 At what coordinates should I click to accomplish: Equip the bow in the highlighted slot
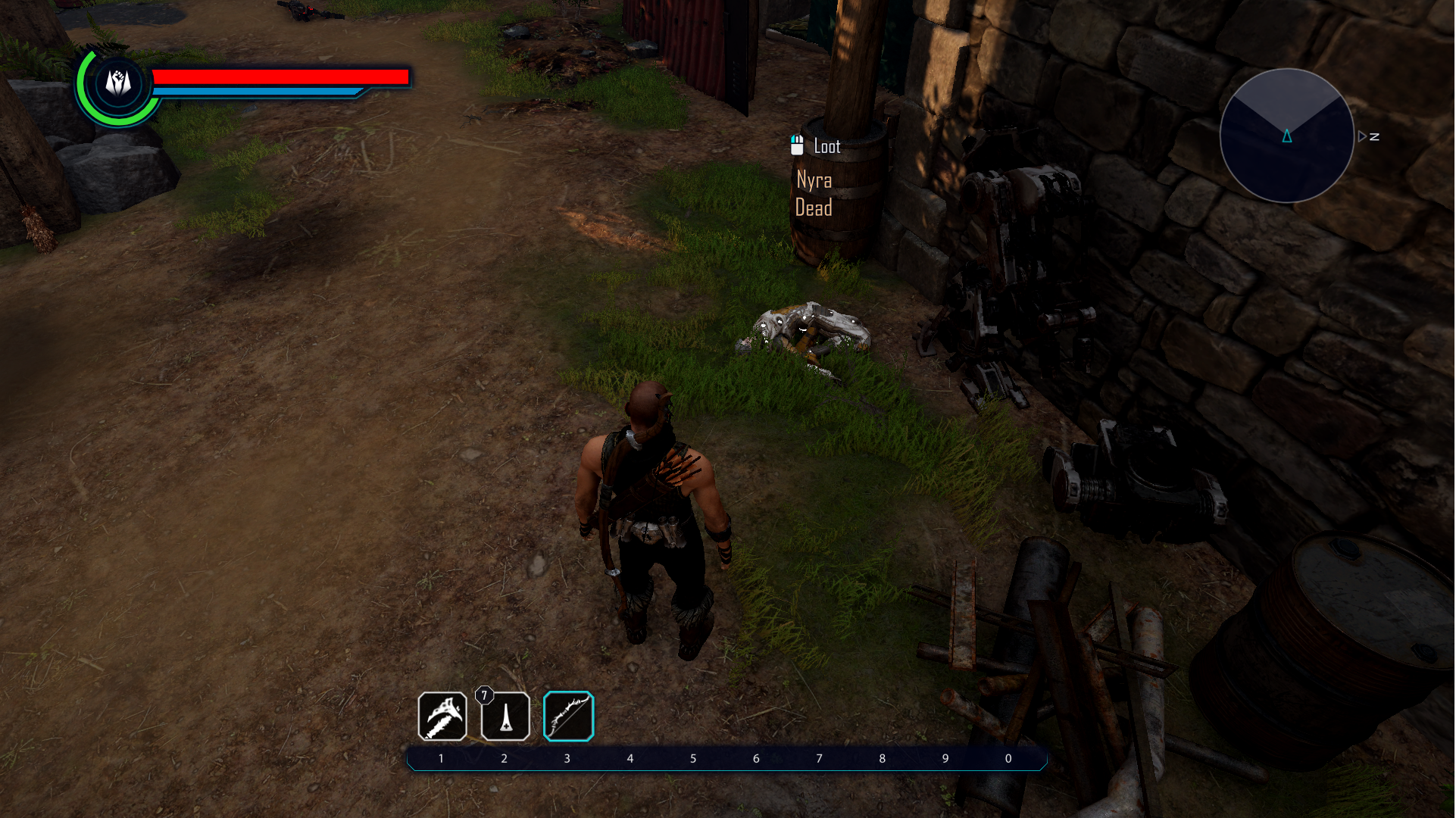tap(568, 716)
